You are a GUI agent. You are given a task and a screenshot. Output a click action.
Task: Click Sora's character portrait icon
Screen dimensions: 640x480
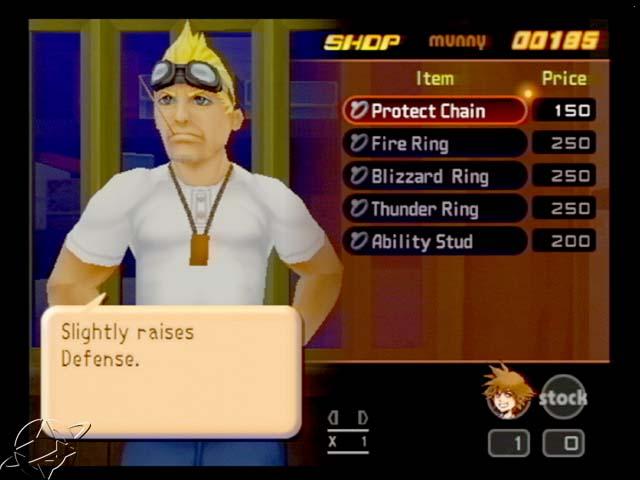tap(507, 391)
